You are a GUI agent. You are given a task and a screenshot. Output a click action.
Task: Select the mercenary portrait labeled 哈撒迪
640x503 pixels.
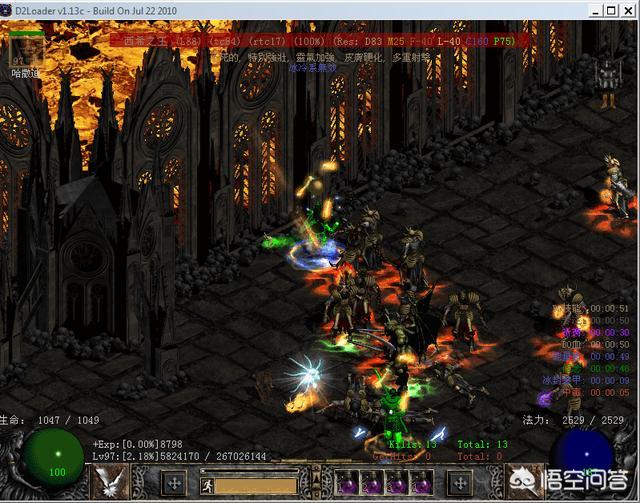tap(24, 49)
